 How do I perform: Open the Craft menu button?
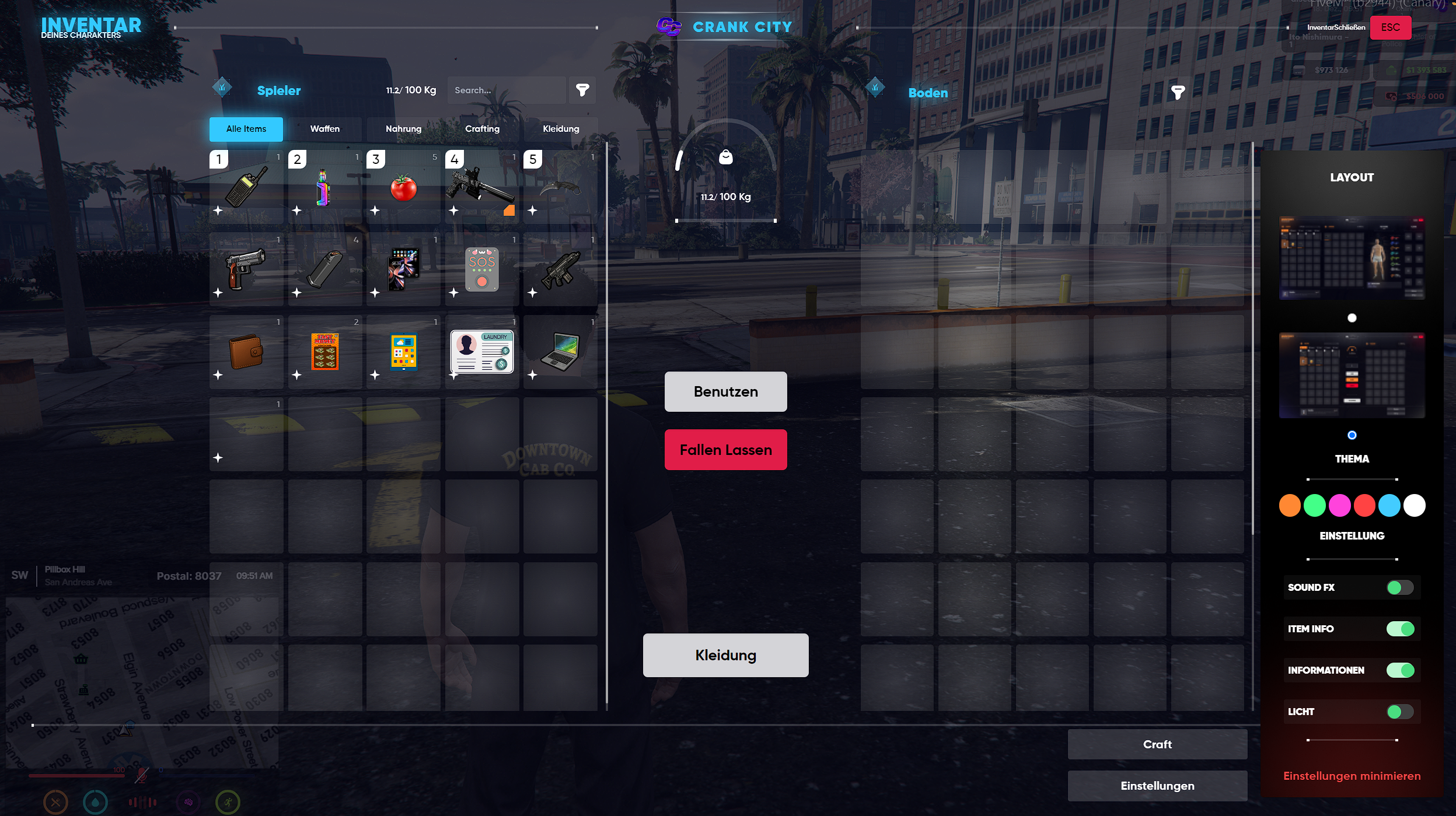1157,744
